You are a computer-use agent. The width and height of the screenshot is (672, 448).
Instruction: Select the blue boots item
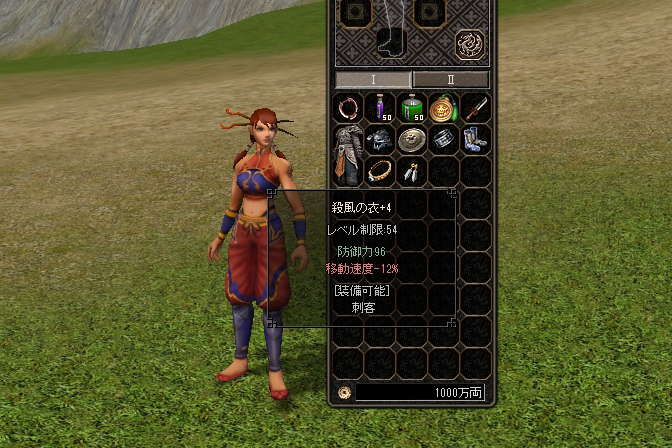coord(476,139)
